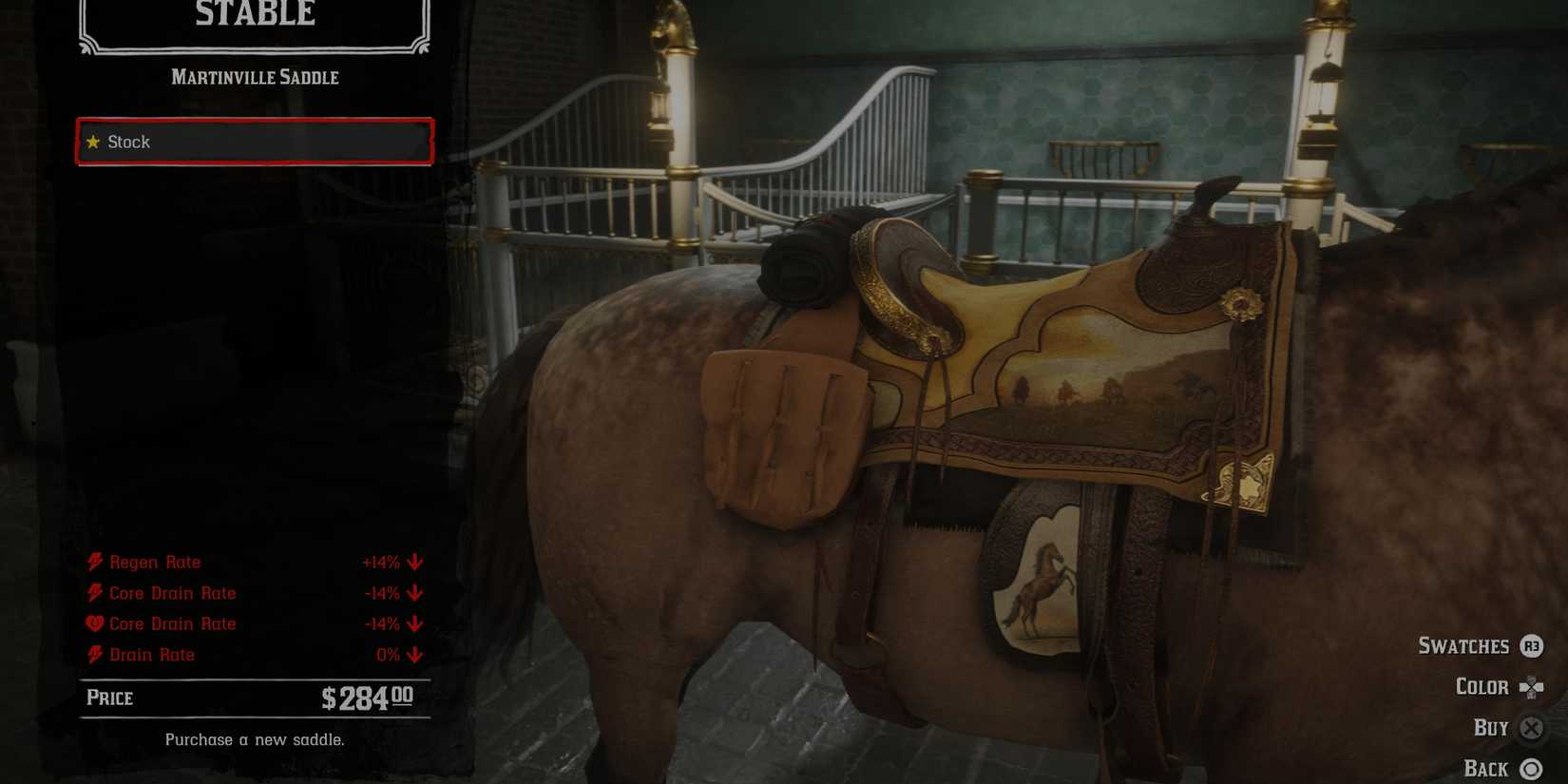Image resolution: width=1568 pixels, height=784 pixels.
Task: Click the Martinville Saddle title
Action: click(x=254, y=77)
